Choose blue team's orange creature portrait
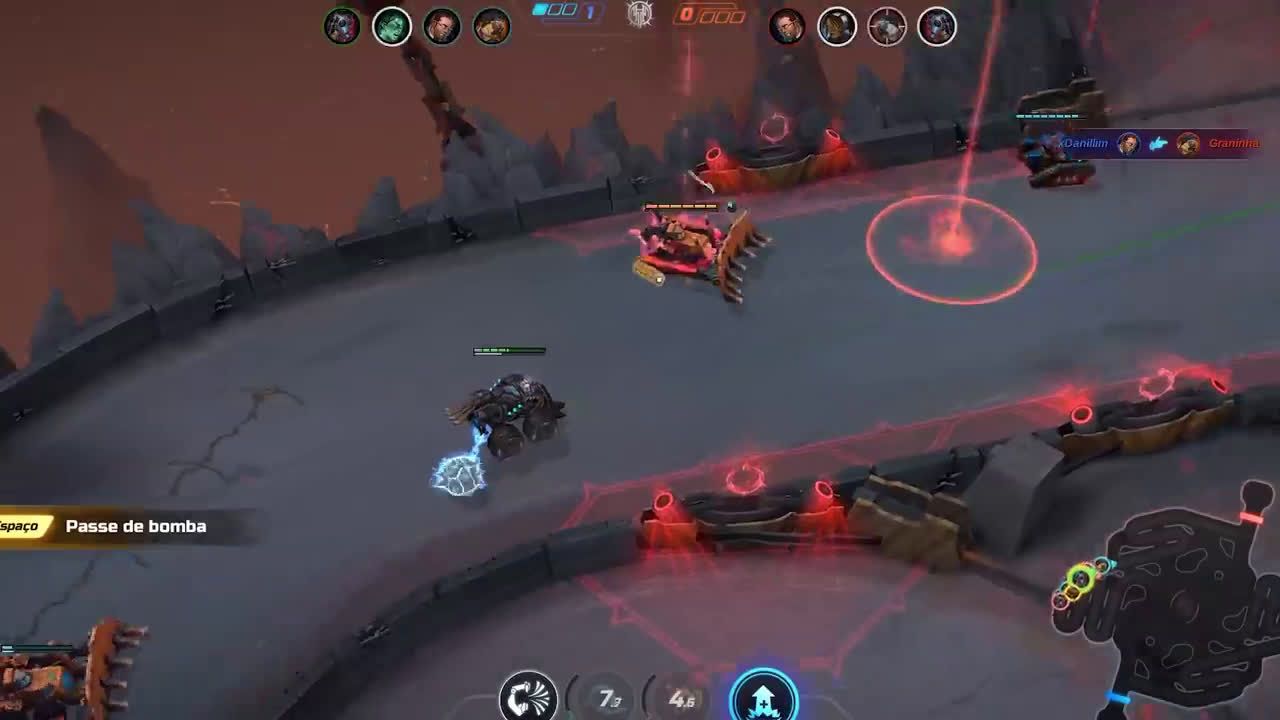The height and width of the screenshot is (720, 1280). (x=491, y=27)
